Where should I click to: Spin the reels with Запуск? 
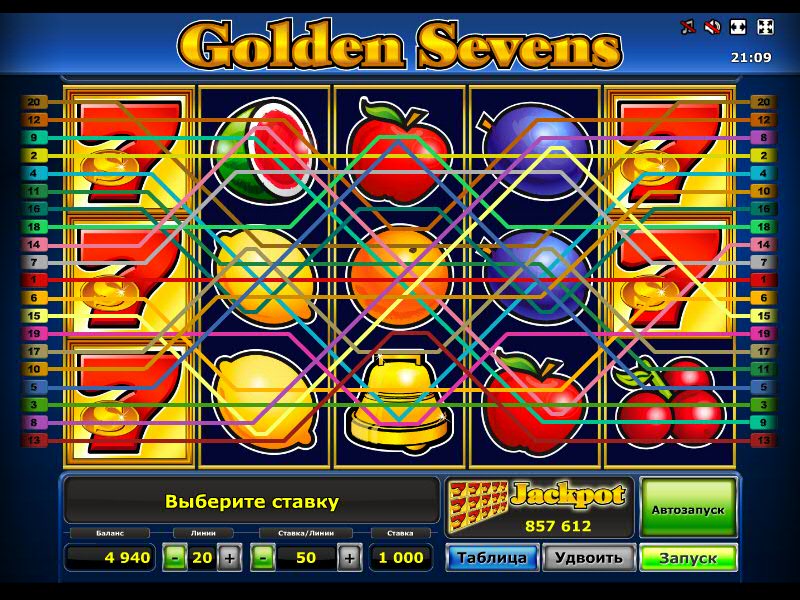click(x=688, y=557)
